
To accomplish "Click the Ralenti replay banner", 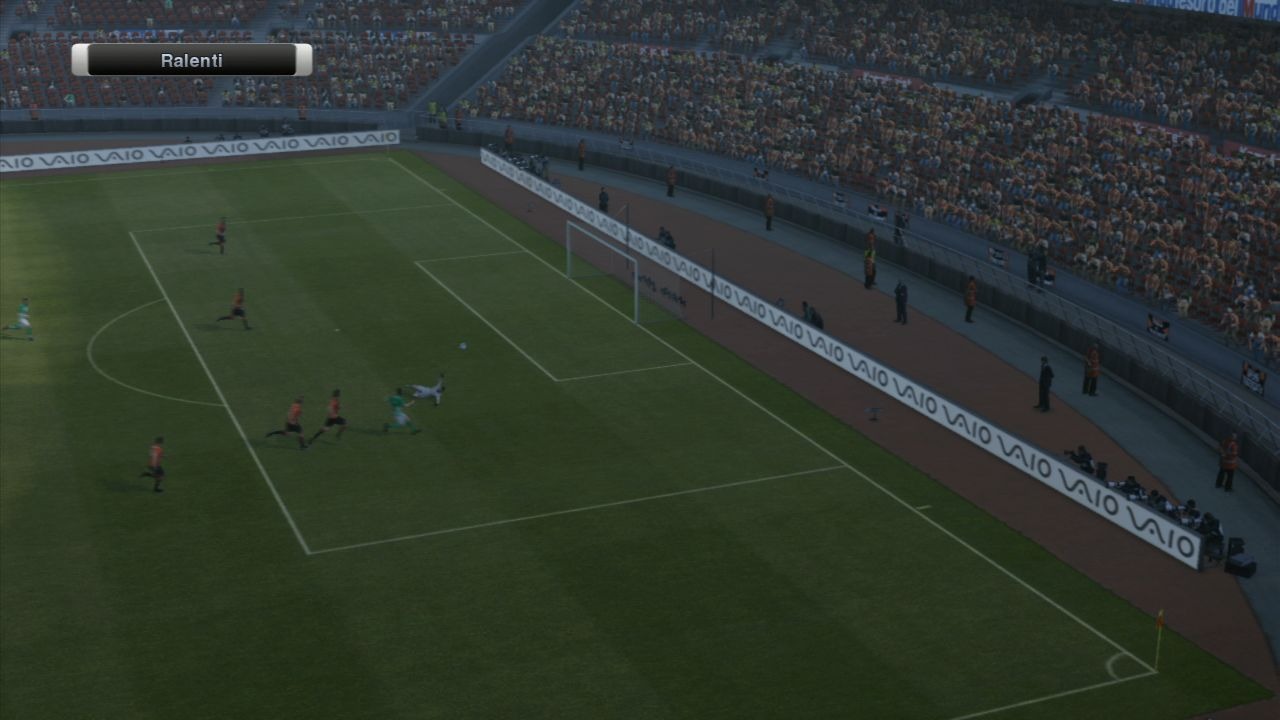I will coord(190,60).
